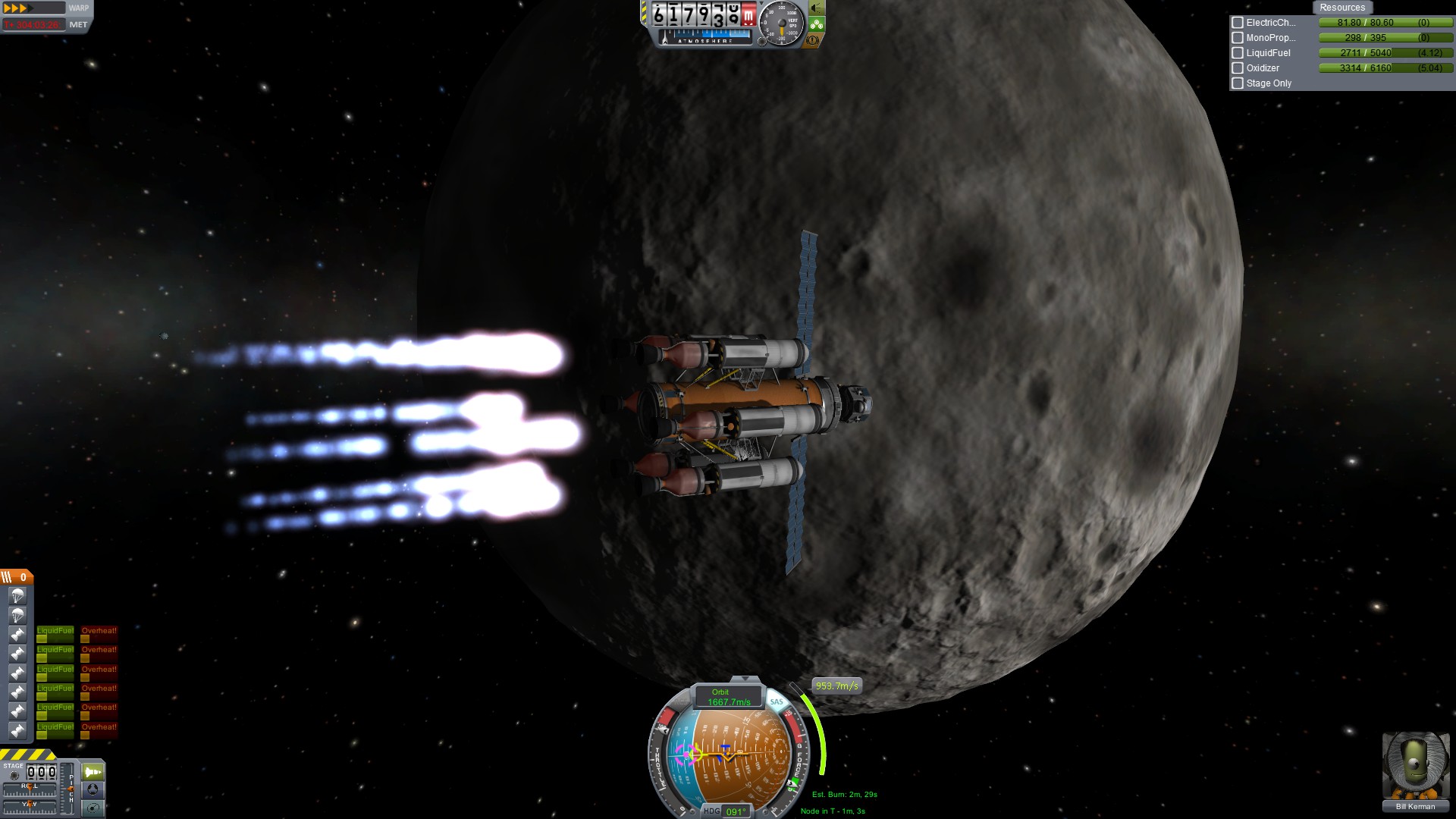The width and height of the screenshot is (1456, 819).
Task: Open the Resources panel tab
Action: coord(1341,8)
